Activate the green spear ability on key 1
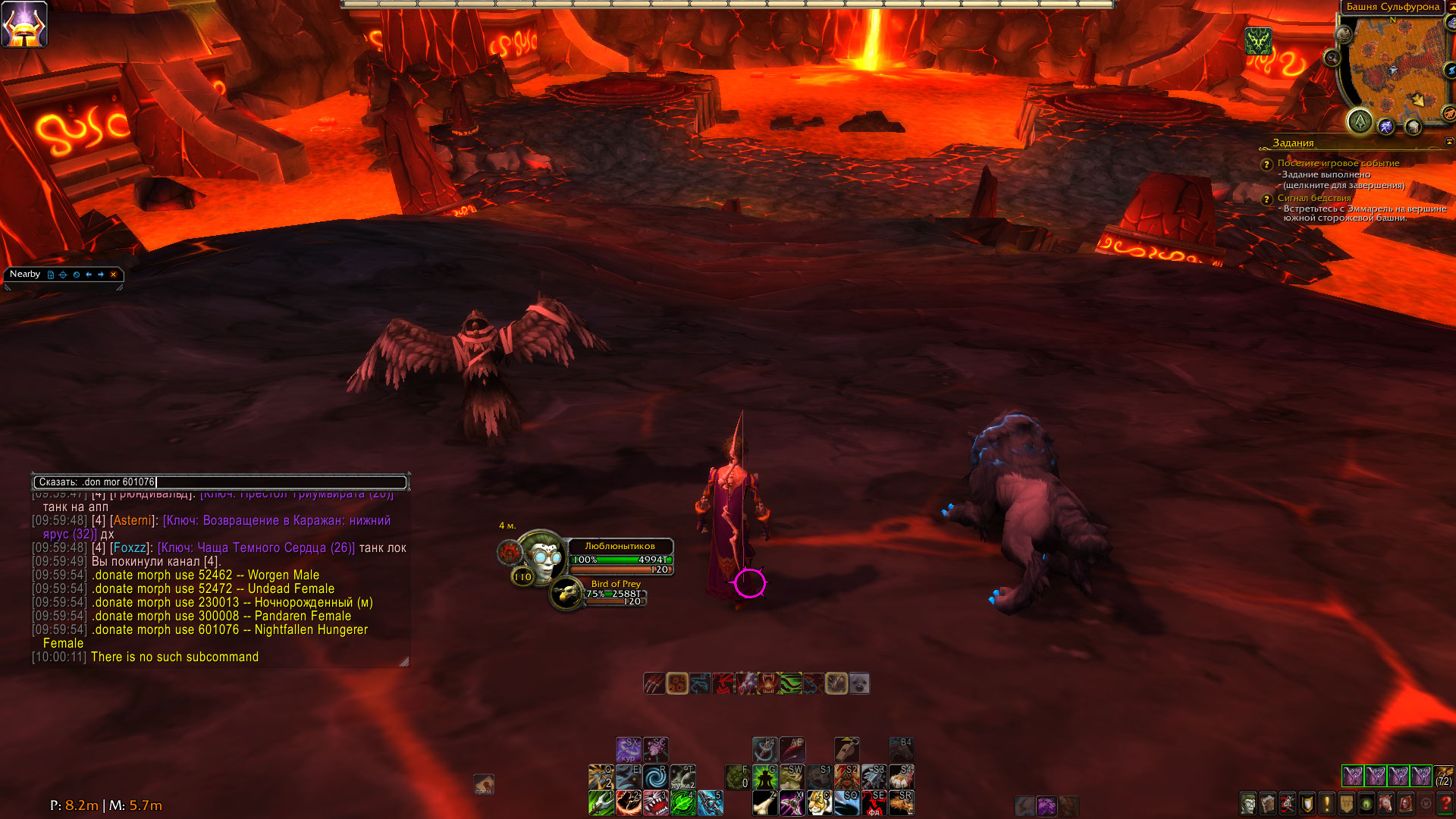The width and height of the screenshot is (1456, 819). click(x=601, y=802)
